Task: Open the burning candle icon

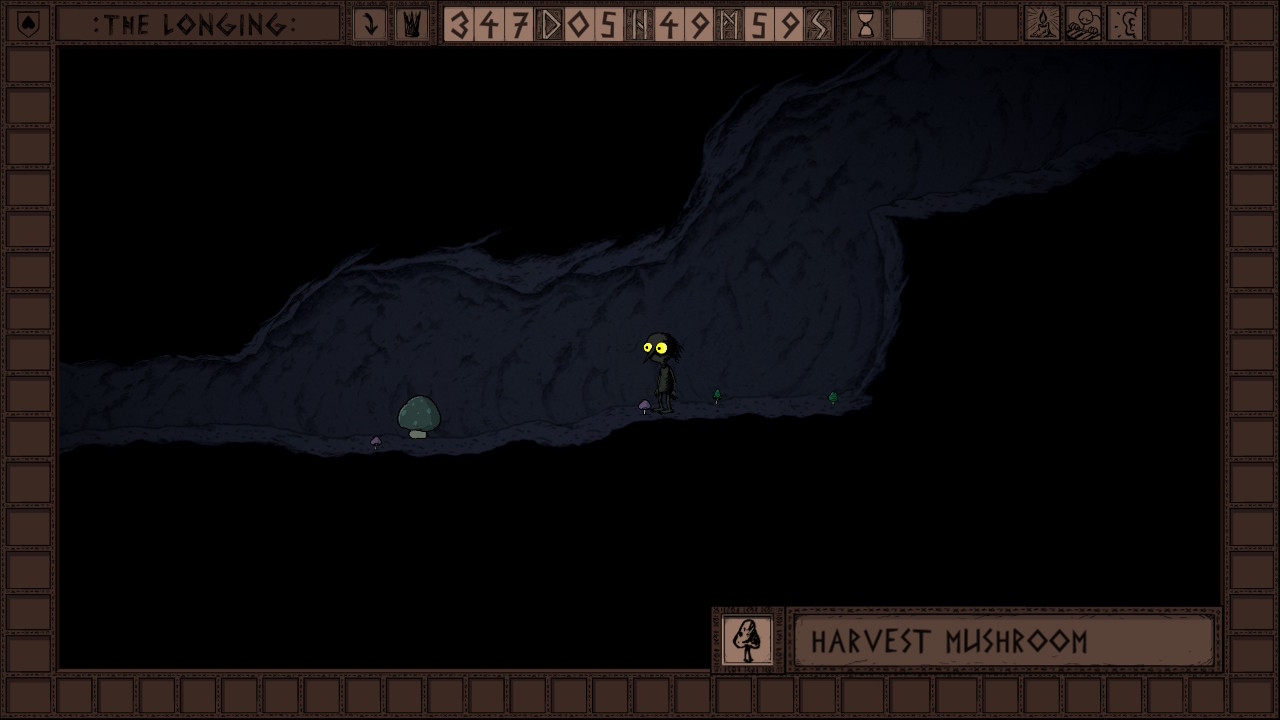Action: 1042,24
